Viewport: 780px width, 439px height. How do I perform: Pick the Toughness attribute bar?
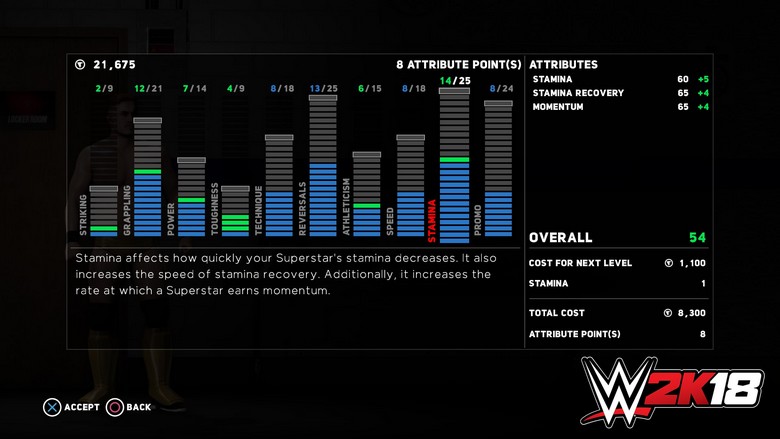tap(235, 212)
